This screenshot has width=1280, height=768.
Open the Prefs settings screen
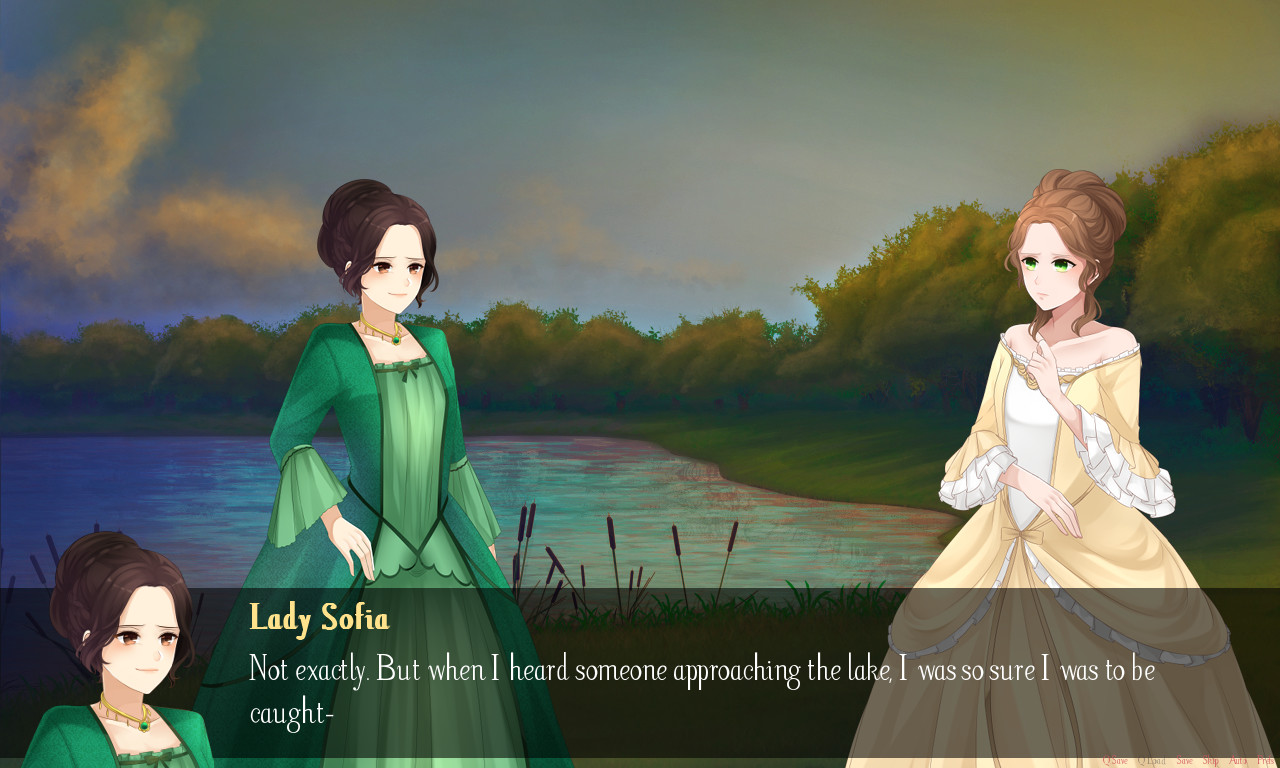tap(1267, 760)
